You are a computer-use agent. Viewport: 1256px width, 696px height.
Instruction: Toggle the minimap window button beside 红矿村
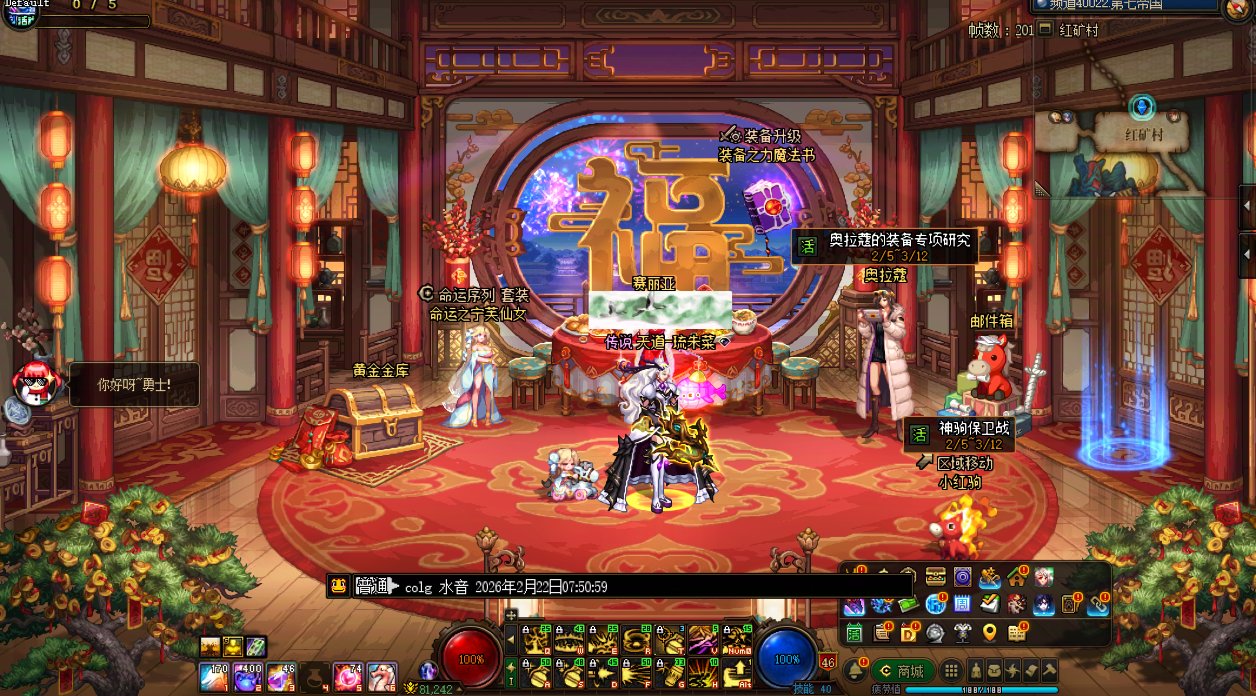pyautogui.click(x=1046, y=30)
